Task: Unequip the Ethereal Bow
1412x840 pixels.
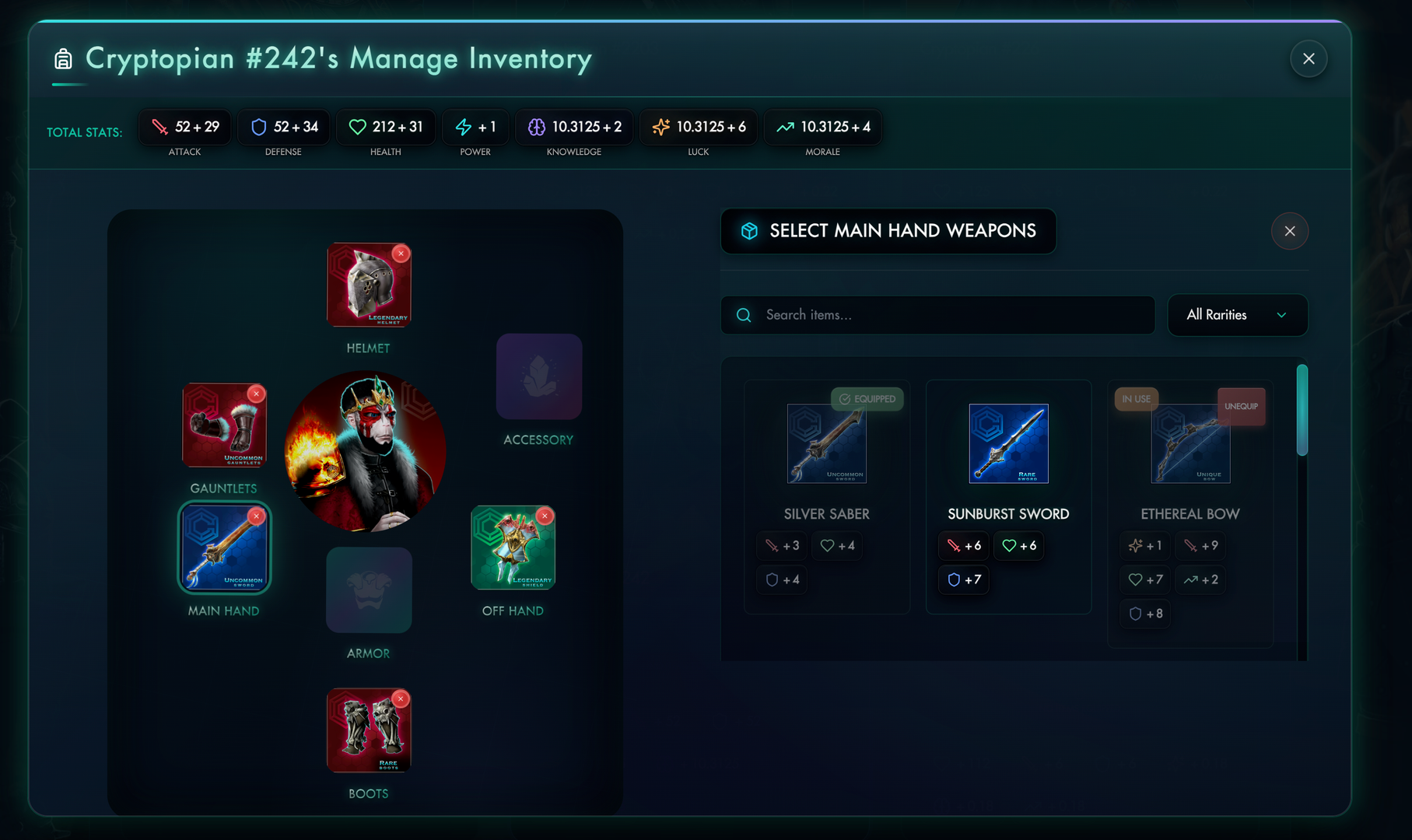Action: tap(1241, 406)
